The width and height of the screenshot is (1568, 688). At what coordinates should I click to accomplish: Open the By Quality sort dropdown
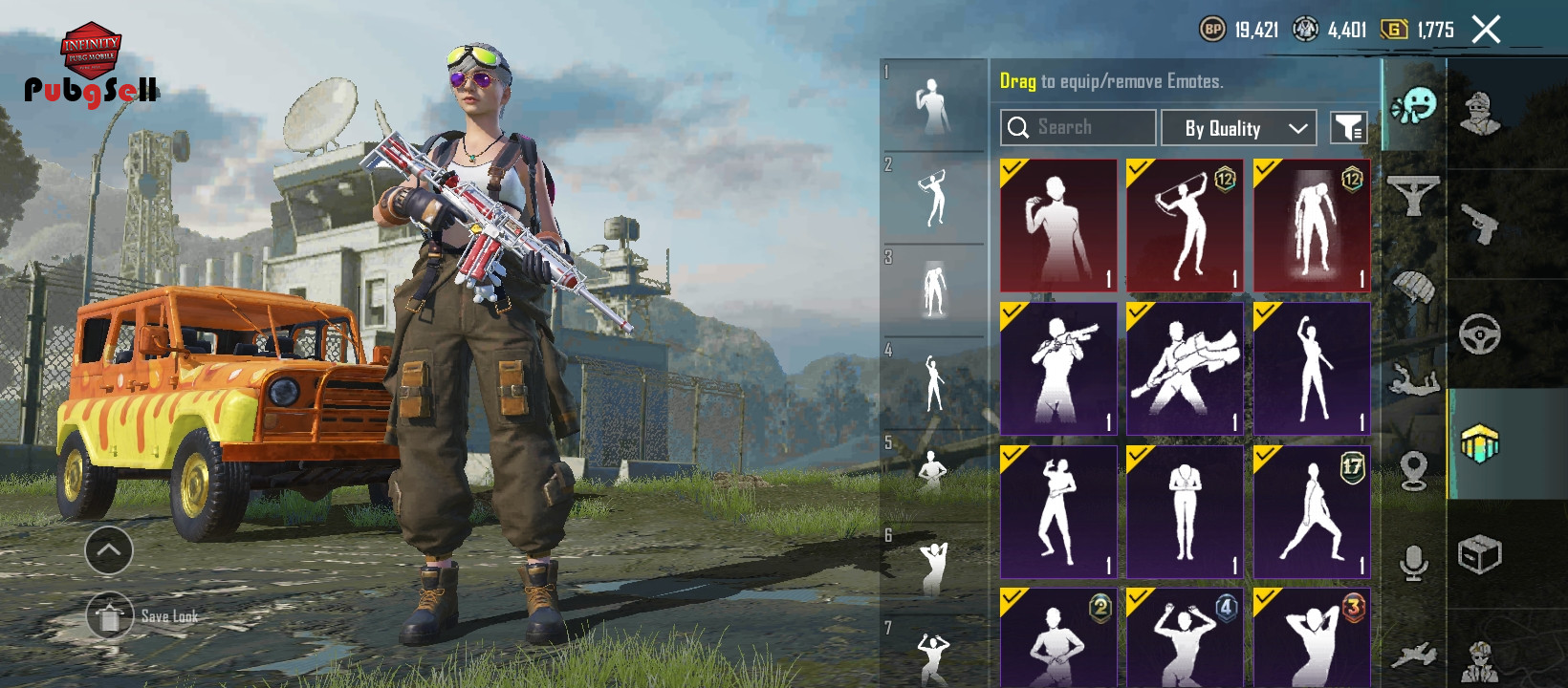tap(1238, 128)
